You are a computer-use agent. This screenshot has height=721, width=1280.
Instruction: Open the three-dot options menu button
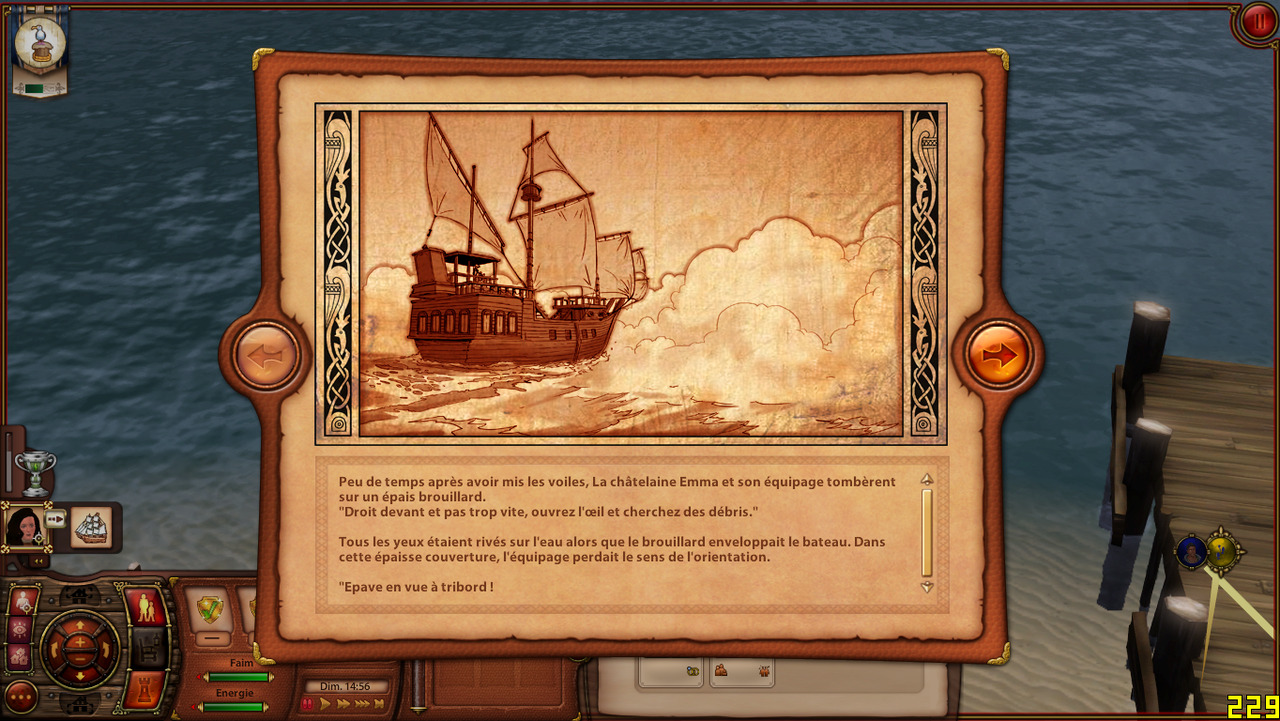(x=21, y=696)
